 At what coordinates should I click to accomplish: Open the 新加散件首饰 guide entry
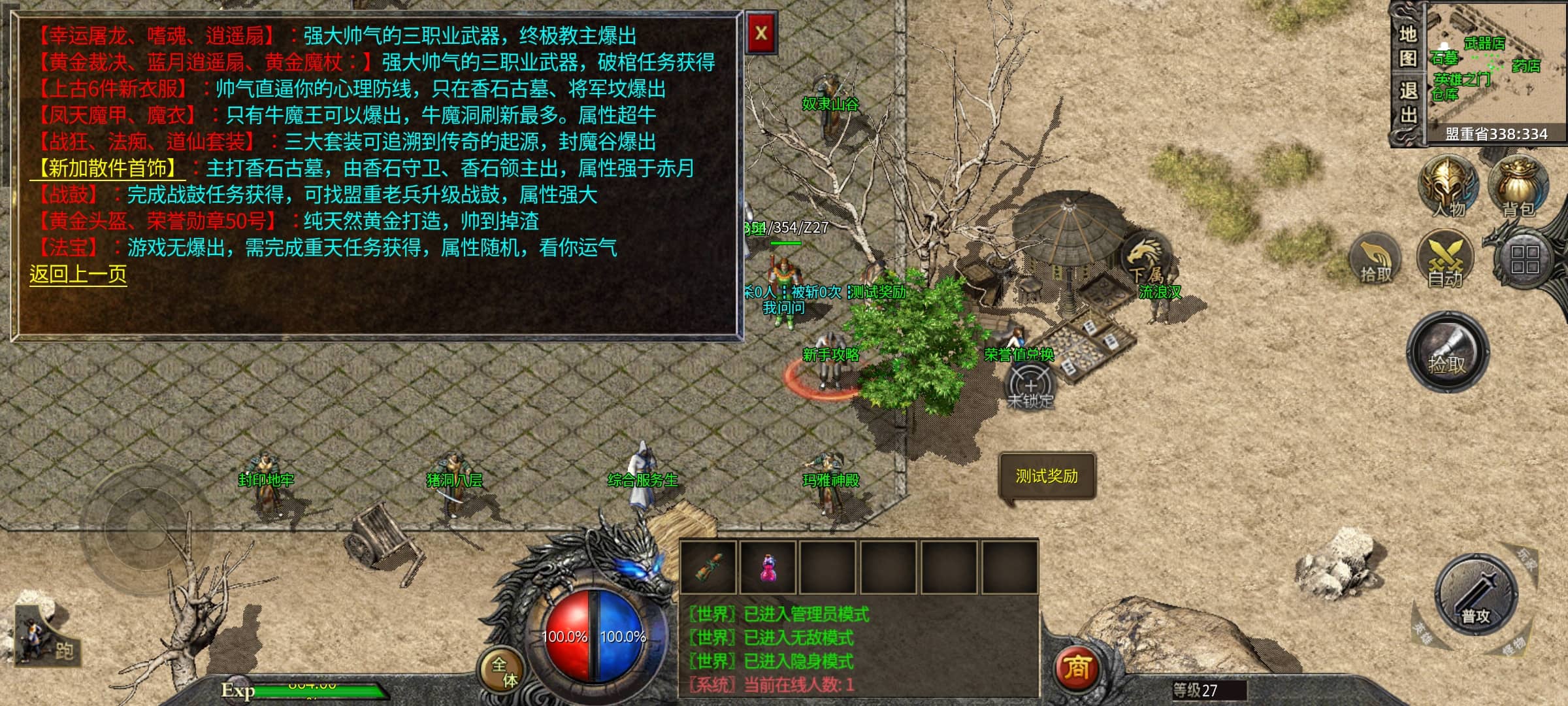click(108, 168)
